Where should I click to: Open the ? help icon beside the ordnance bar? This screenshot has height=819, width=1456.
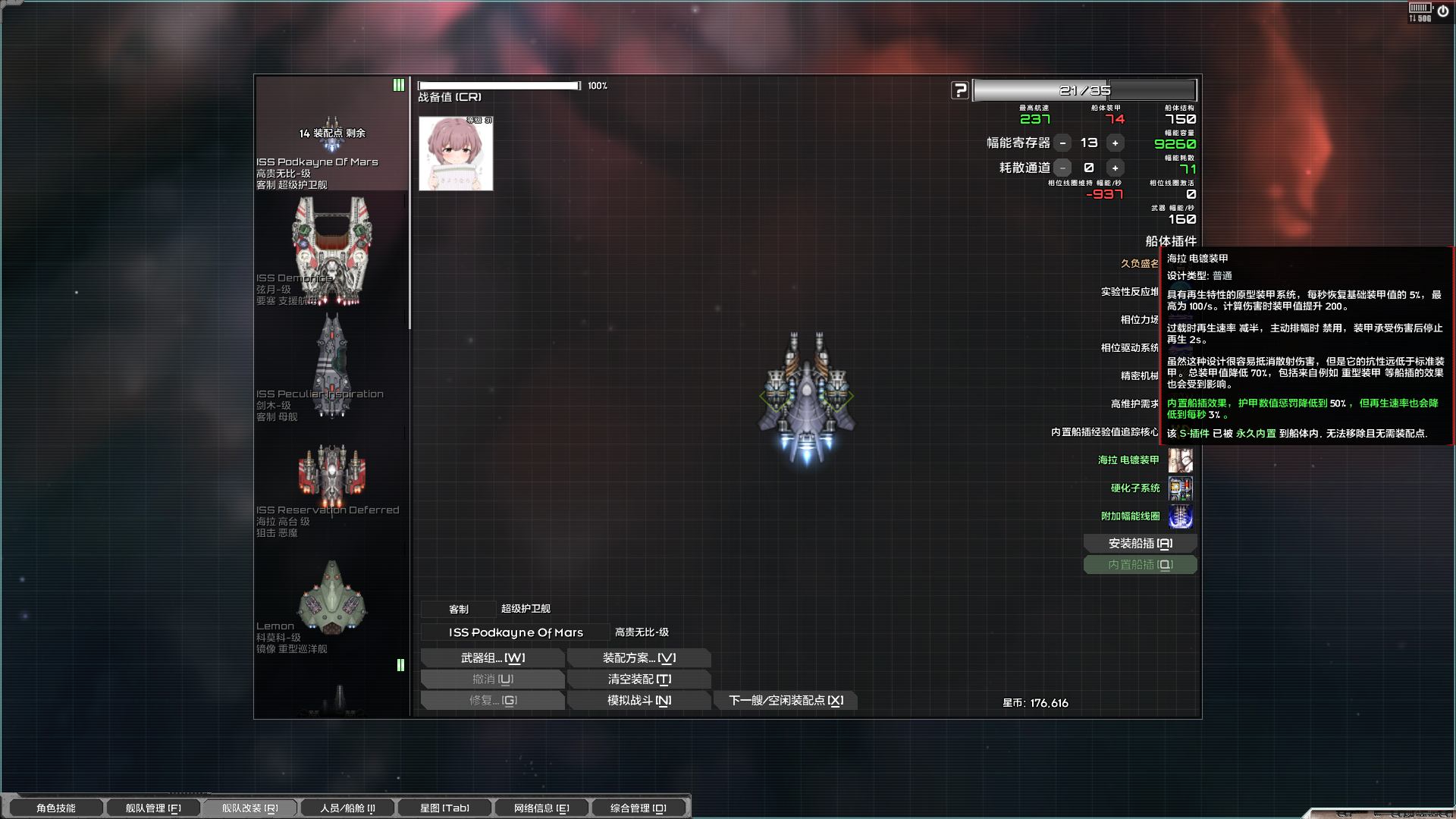click(960, 89)
